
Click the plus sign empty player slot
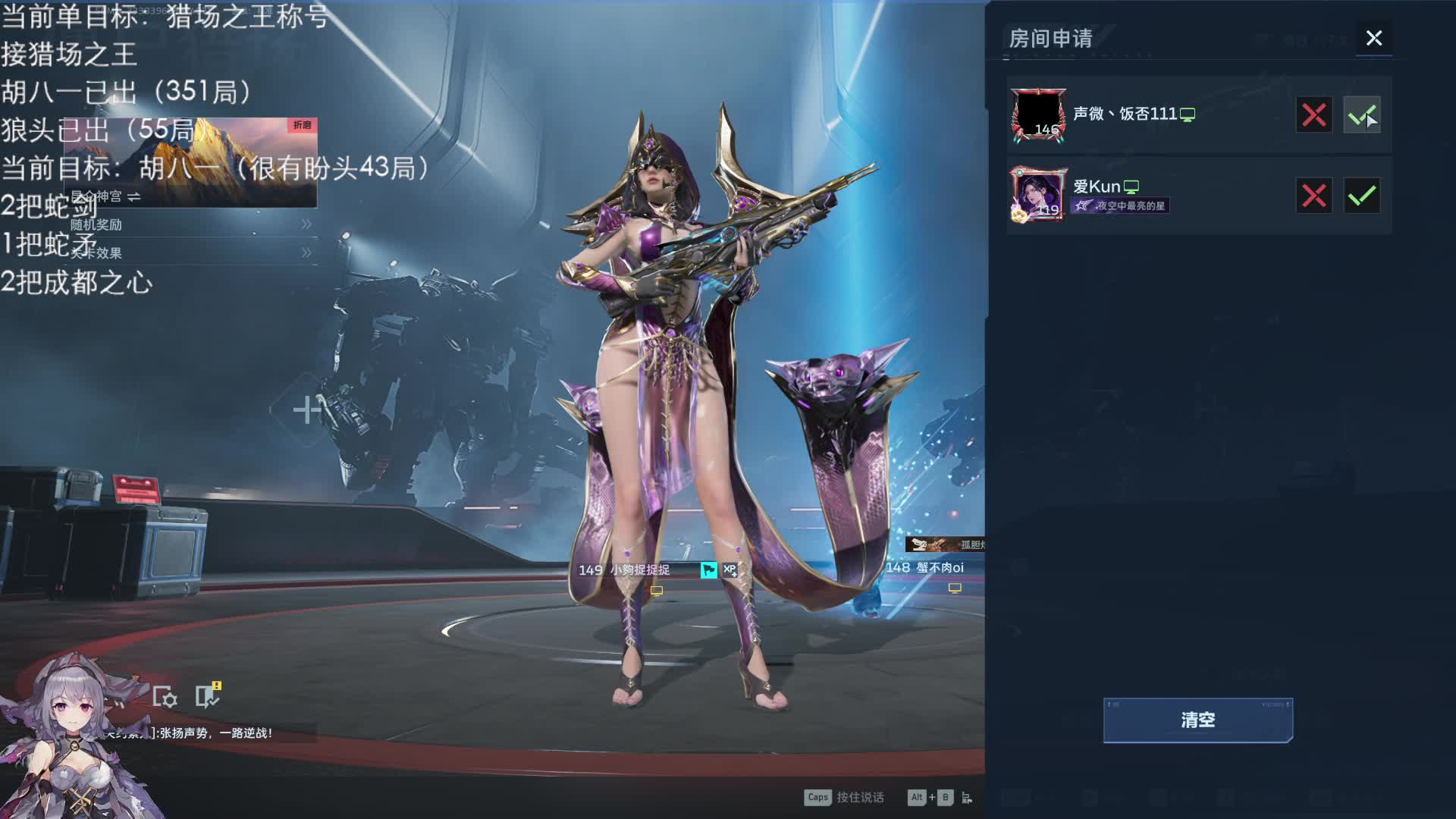coord(306,409)
